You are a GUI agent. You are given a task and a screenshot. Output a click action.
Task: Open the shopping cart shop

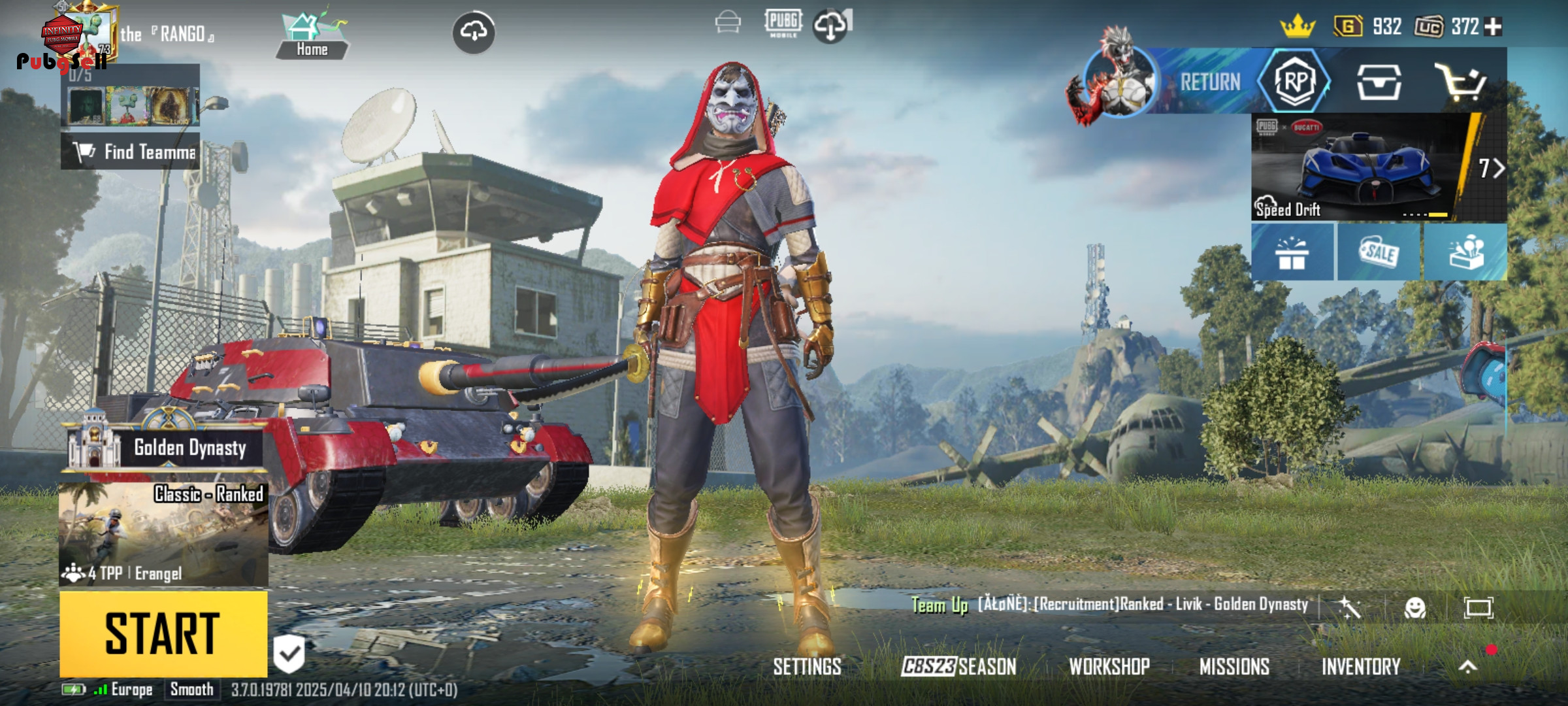(1461, 82)
